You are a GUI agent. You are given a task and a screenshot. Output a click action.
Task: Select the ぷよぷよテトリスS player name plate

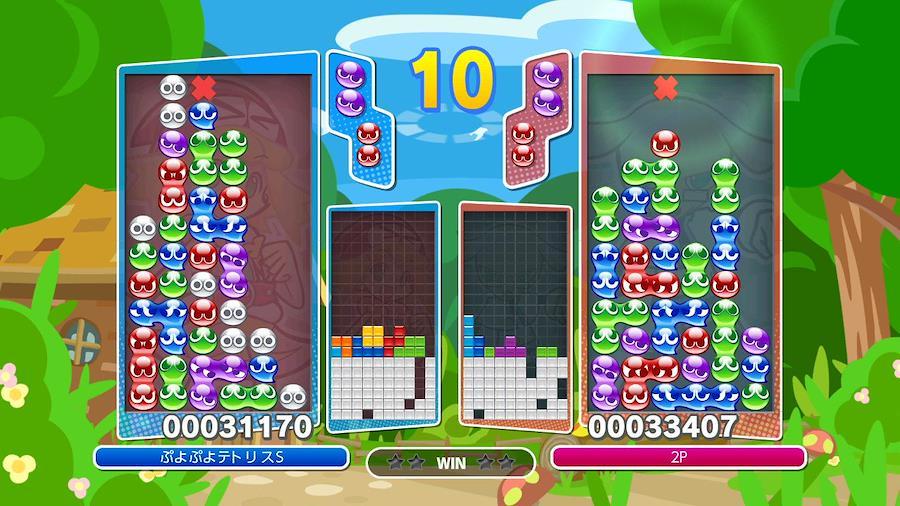222,458
